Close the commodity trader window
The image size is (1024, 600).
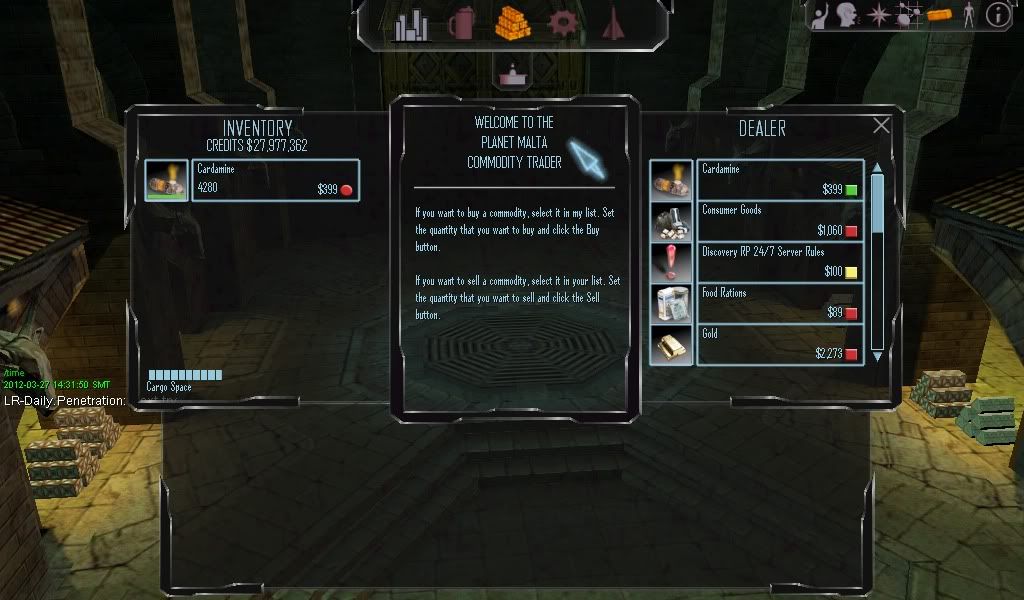click(881, 126)
